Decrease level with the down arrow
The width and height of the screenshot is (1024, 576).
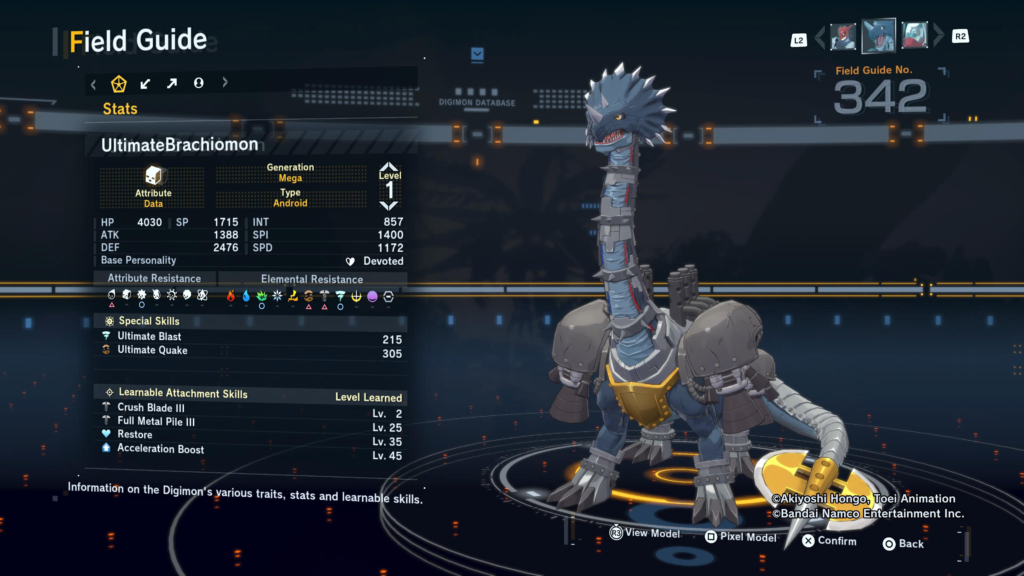[x=389, y=205]
